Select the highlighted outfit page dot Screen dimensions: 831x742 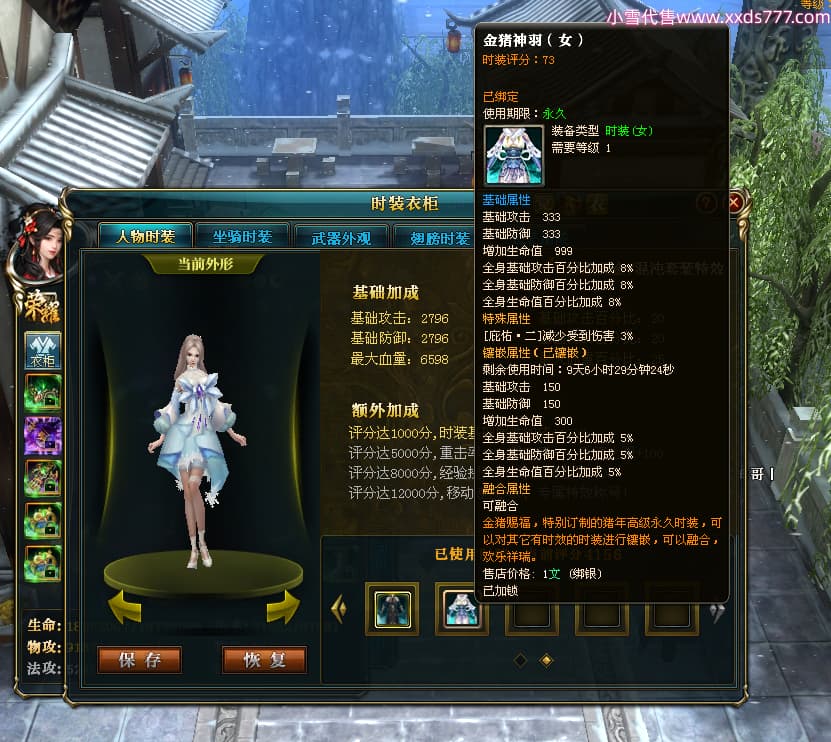pos(546,660)
